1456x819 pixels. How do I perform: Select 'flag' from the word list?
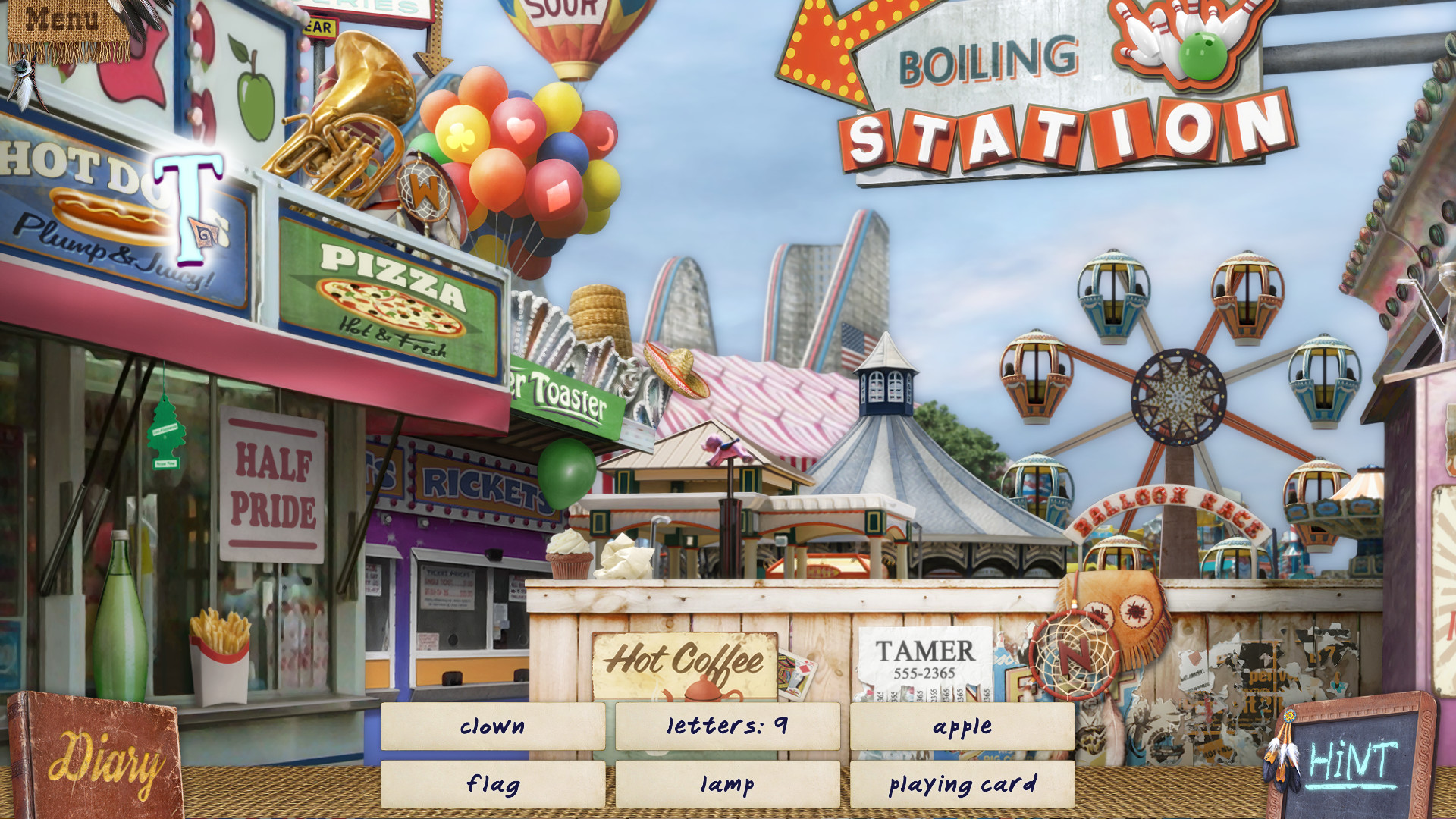pos(493,786)
